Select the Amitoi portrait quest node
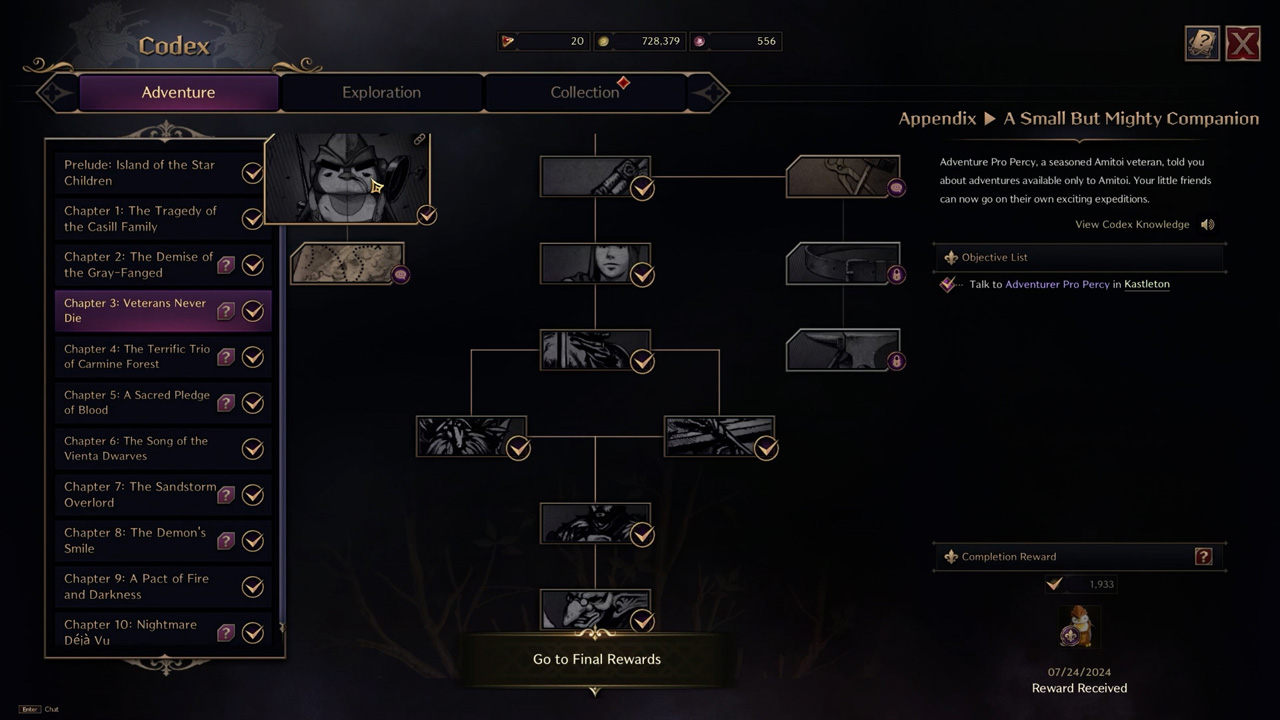 [x=347, y=179]
